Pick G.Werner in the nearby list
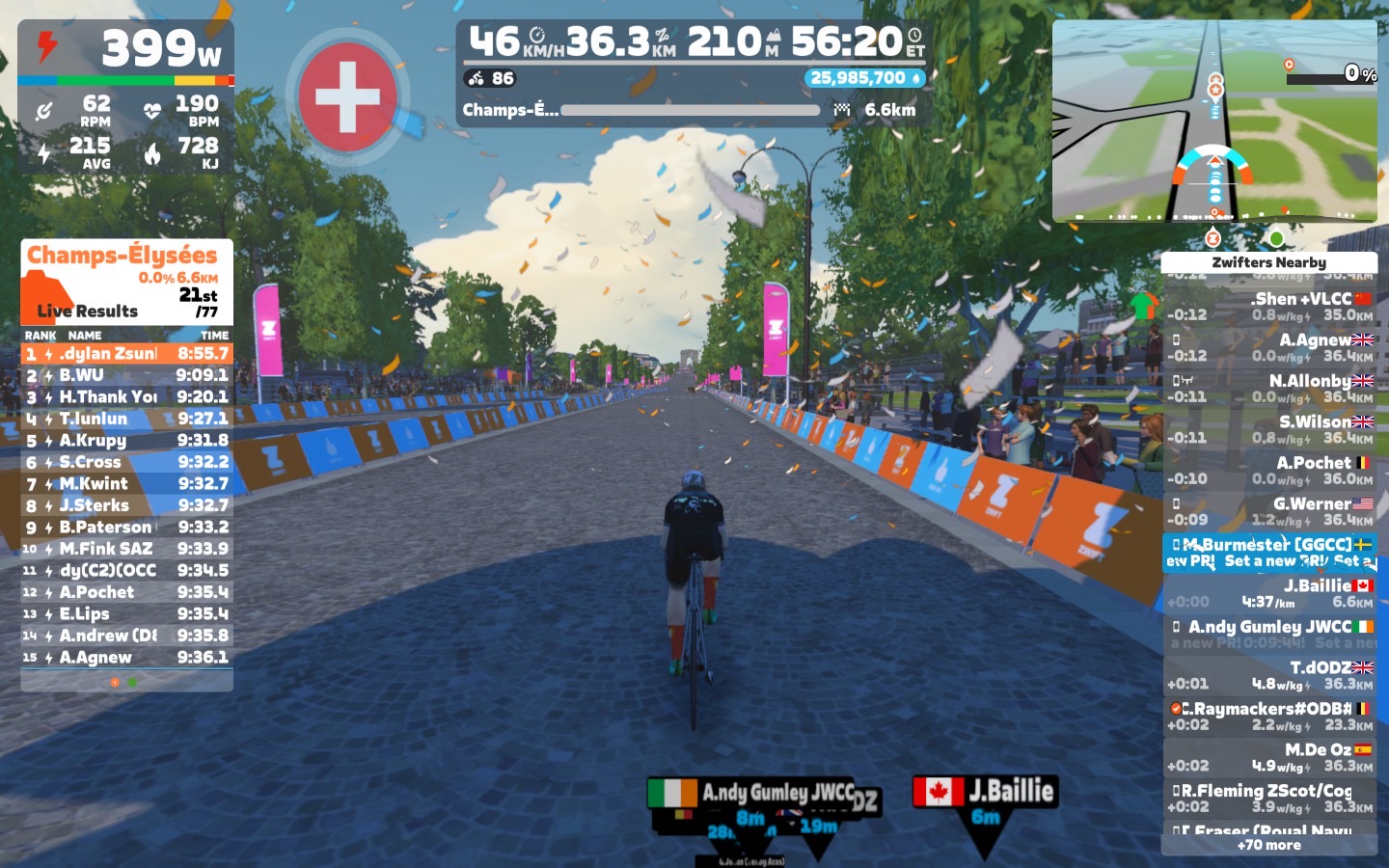This screenshot has height=868, width=1389. [x=1268, y=511]
